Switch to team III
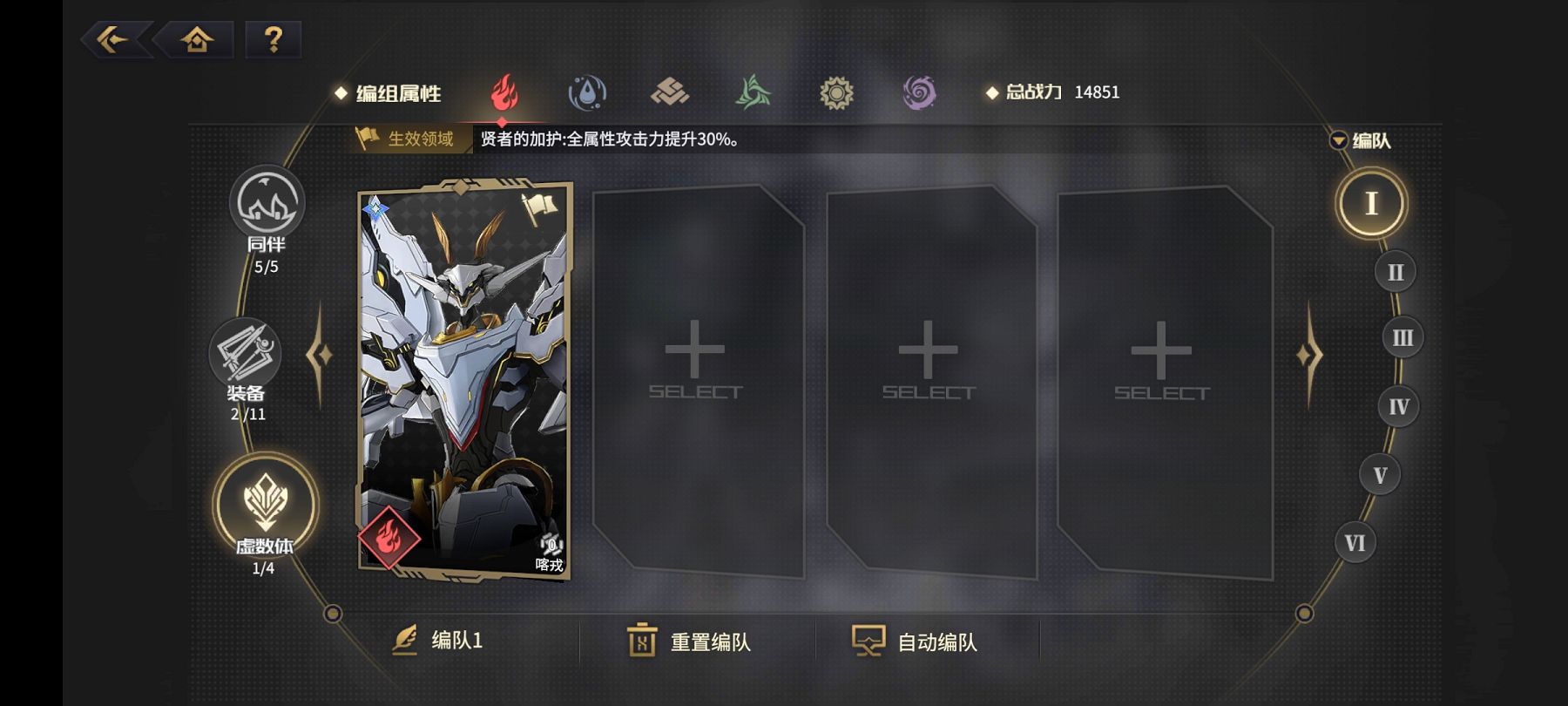The height and width of the screenshot is (706, 1568). (1402, 337)
